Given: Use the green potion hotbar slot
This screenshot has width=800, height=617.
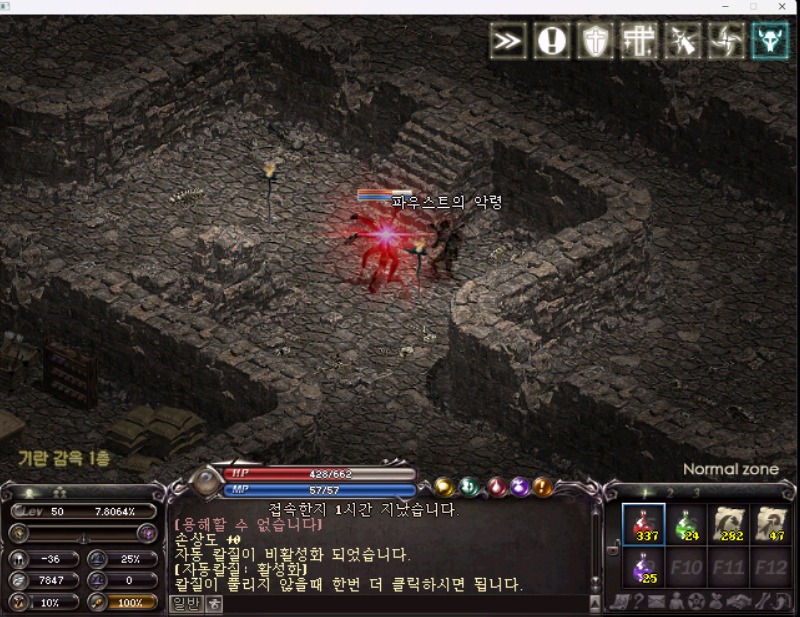Looking at the screenshot, I should [687, 524].
